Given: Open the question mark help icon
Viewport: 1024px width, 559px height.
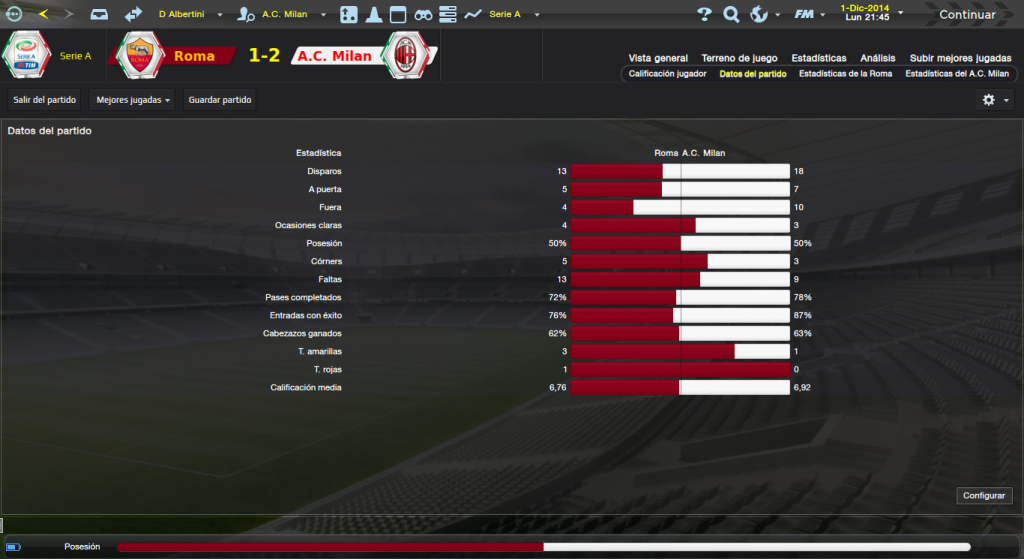Looking at the screenshot, I should click(704, 15).
